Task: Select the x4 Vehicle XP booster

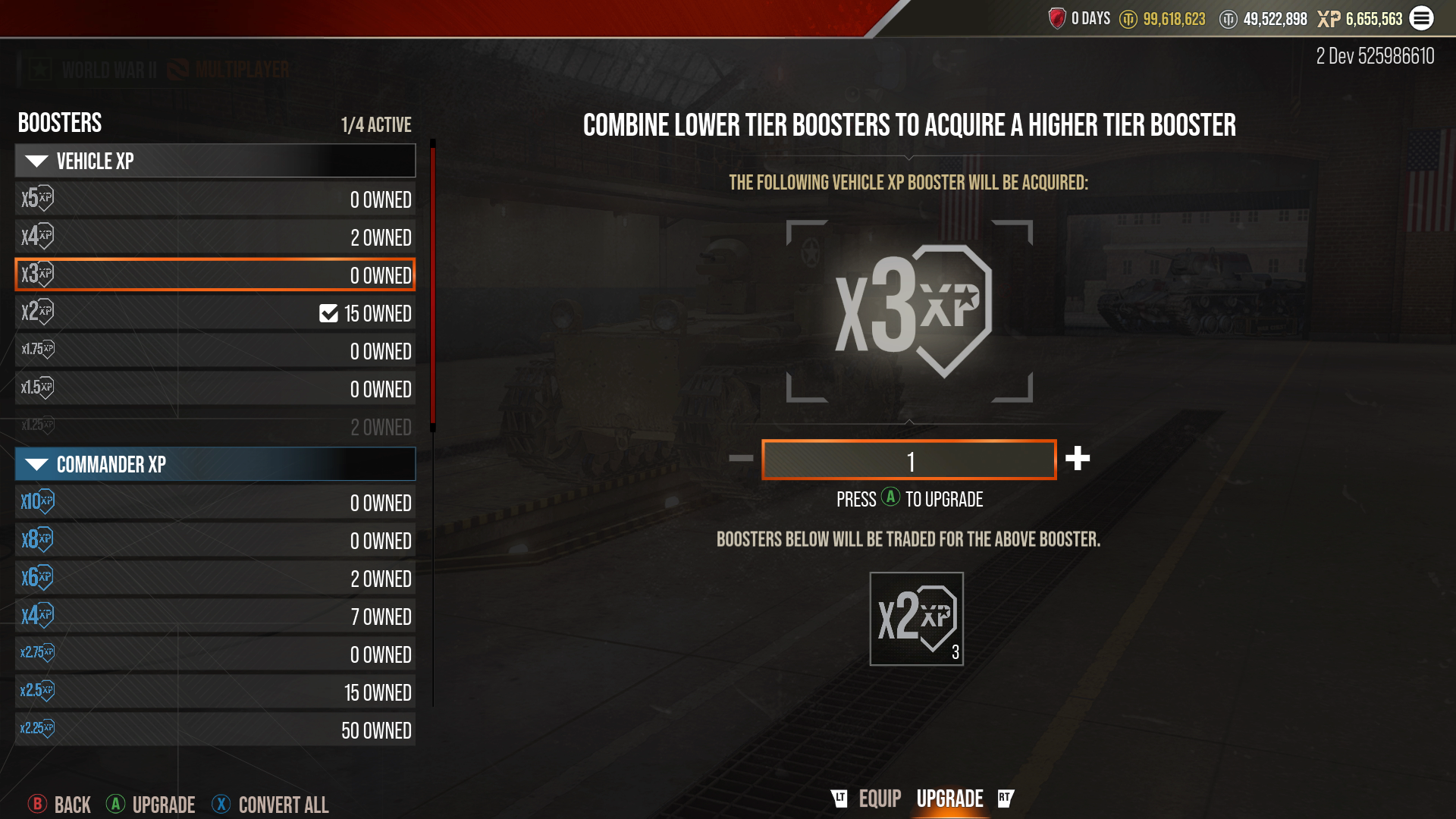Action: tap(215, 237)
